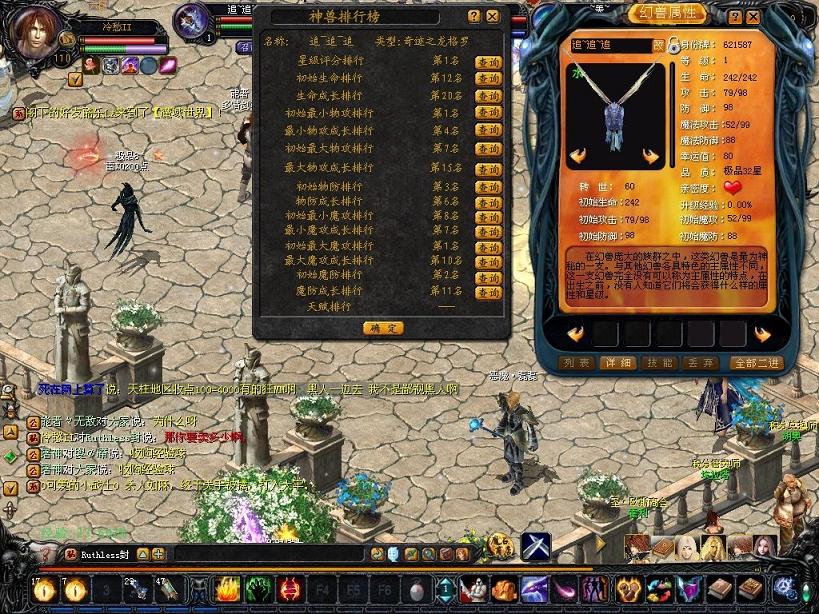Query the 魔防成长排行 ranking
Viewport: 819px width, 614px height.
tap(487, 292)
